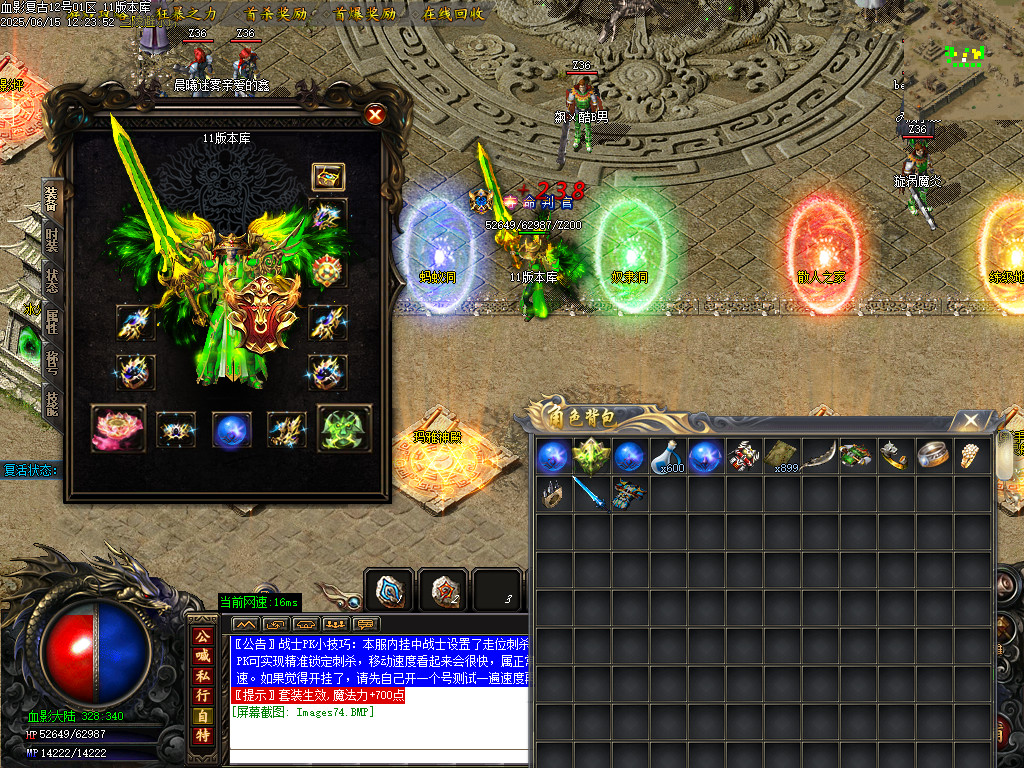Open the 技能 skills tab

[x=51, y=401]
